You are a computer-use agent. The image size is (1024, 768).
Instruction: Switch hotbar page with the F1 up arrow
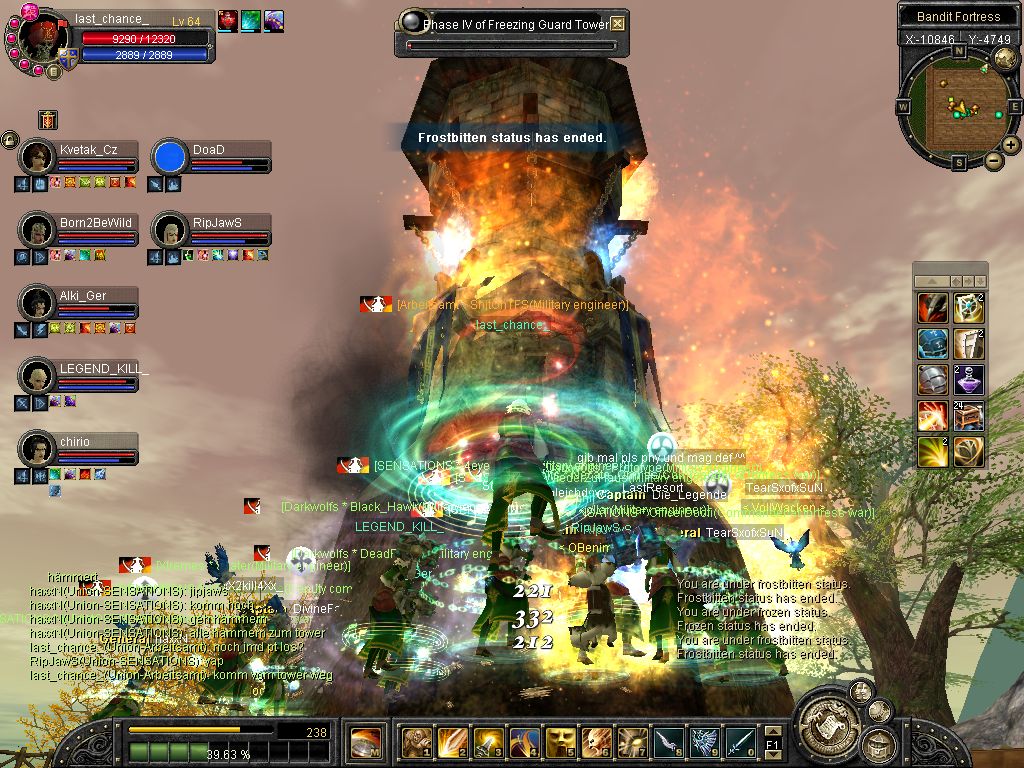pos(771,731)
